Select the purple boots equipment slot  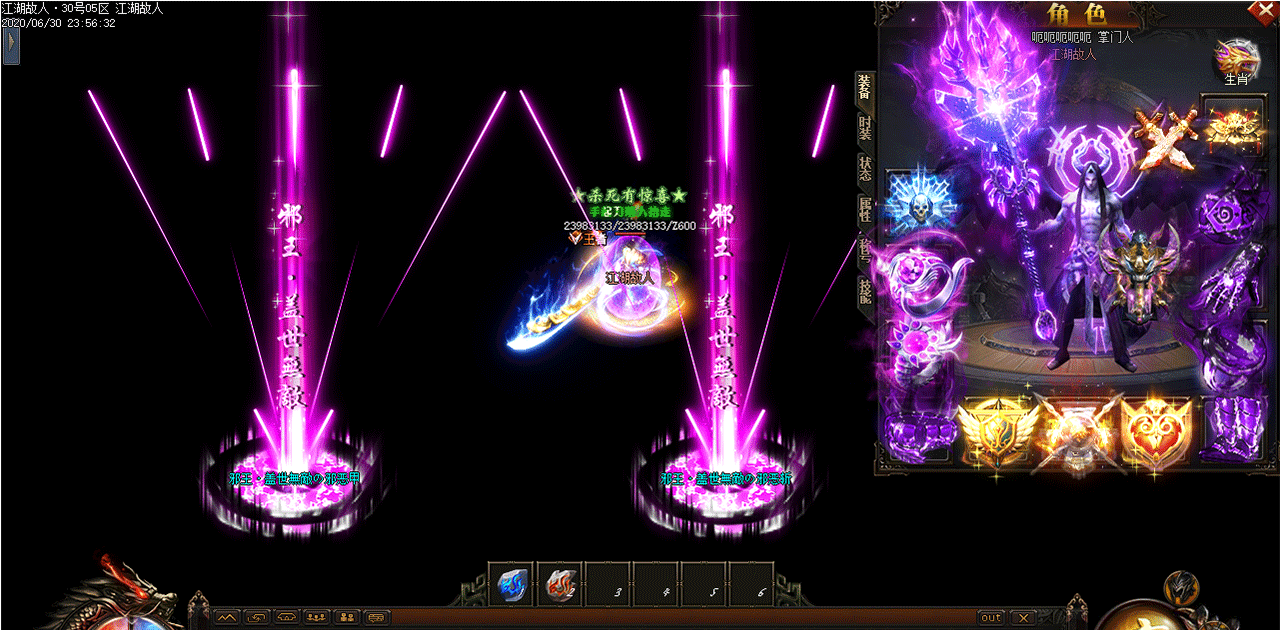point(1233,429)
